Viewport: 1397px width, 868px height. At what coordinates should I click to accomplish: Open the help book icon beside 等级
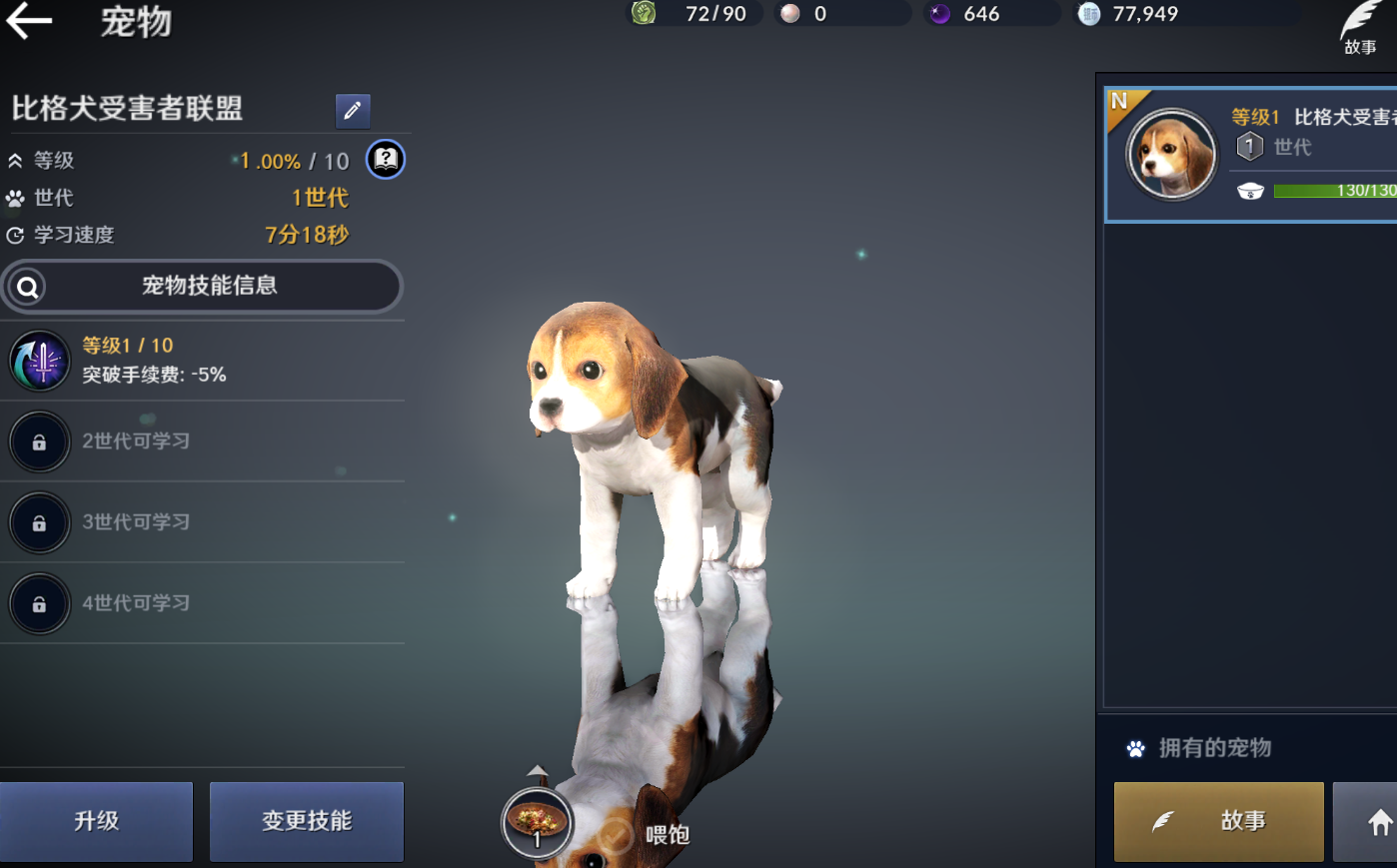tap(386, 159)
